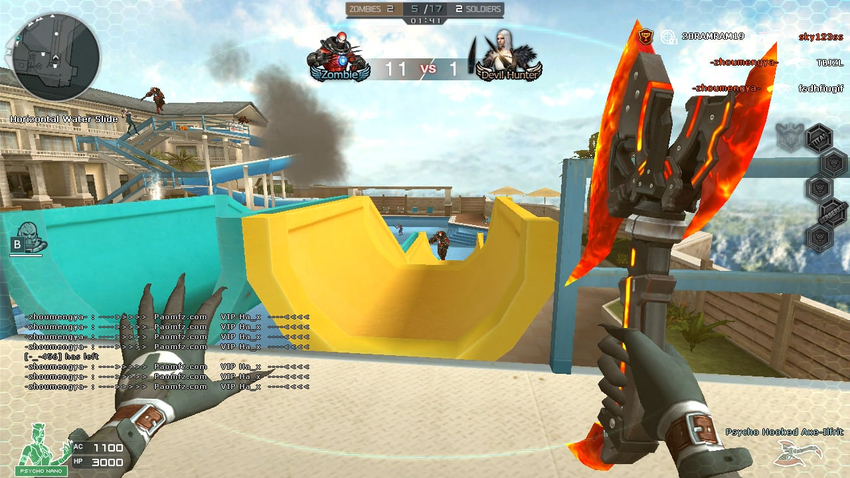
Task: Select the Zombie team emblem
Action: pos(337,58)
